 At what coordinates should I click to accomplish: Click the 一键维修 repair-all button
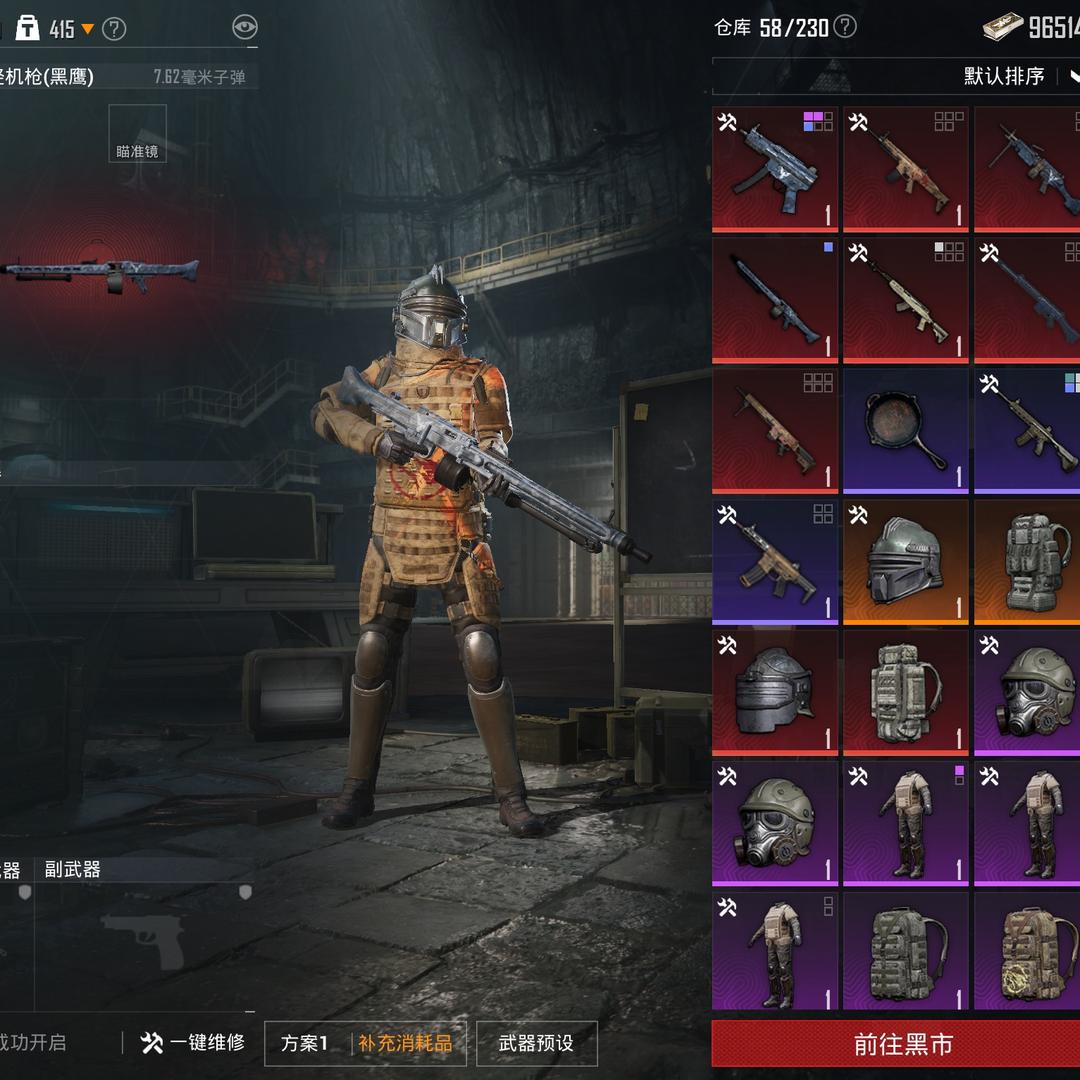(x=194, y=1043)
